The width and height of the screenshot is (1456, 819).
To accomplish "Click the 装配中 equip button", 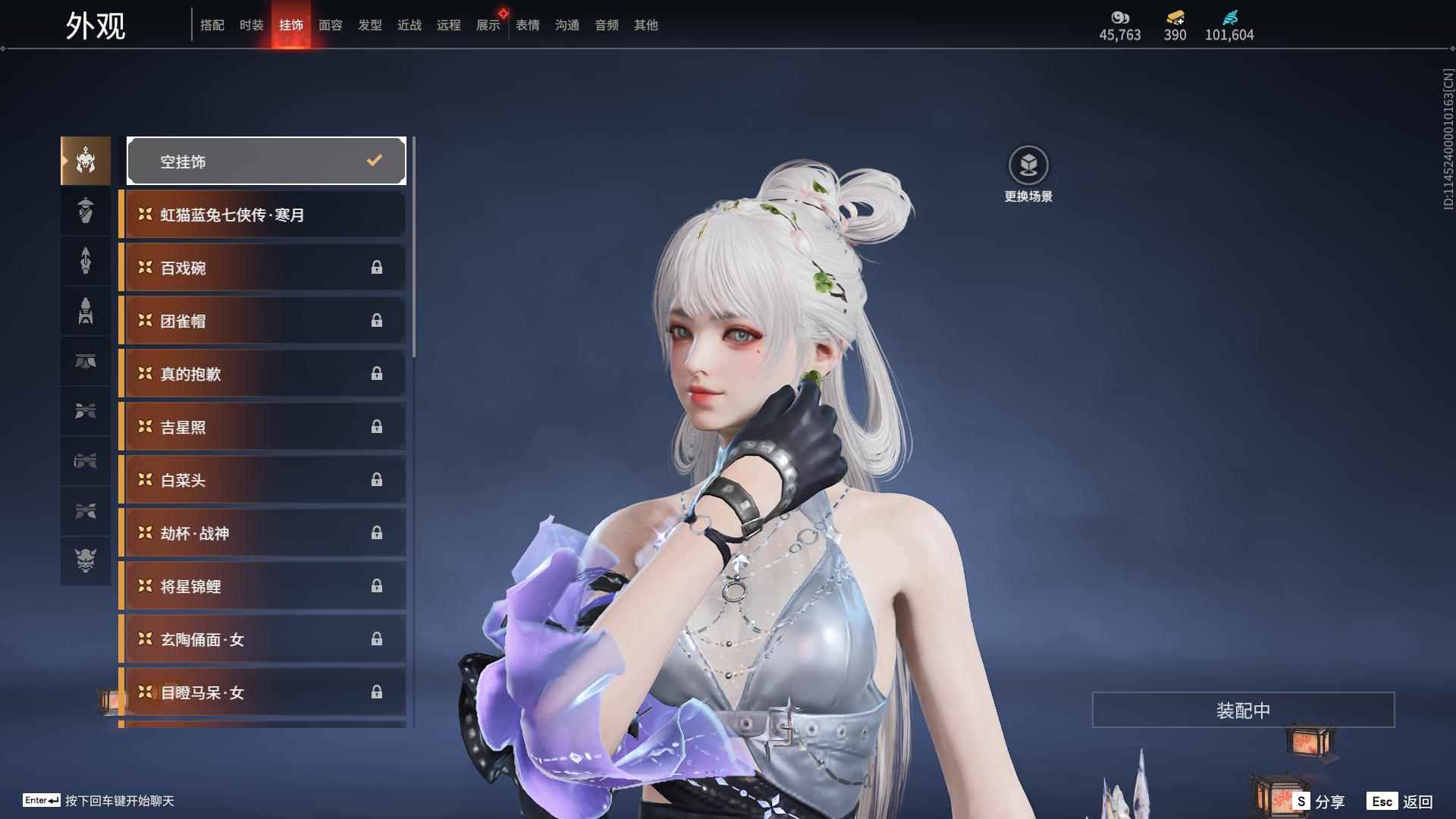I will (x=1243, y=710).
